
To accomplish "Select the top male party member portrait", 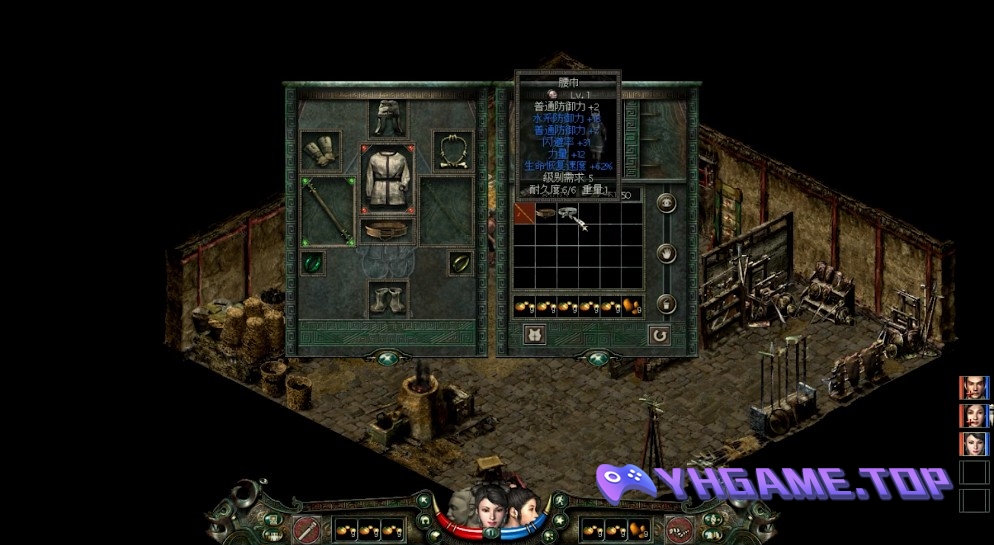I will coord(973,388).
